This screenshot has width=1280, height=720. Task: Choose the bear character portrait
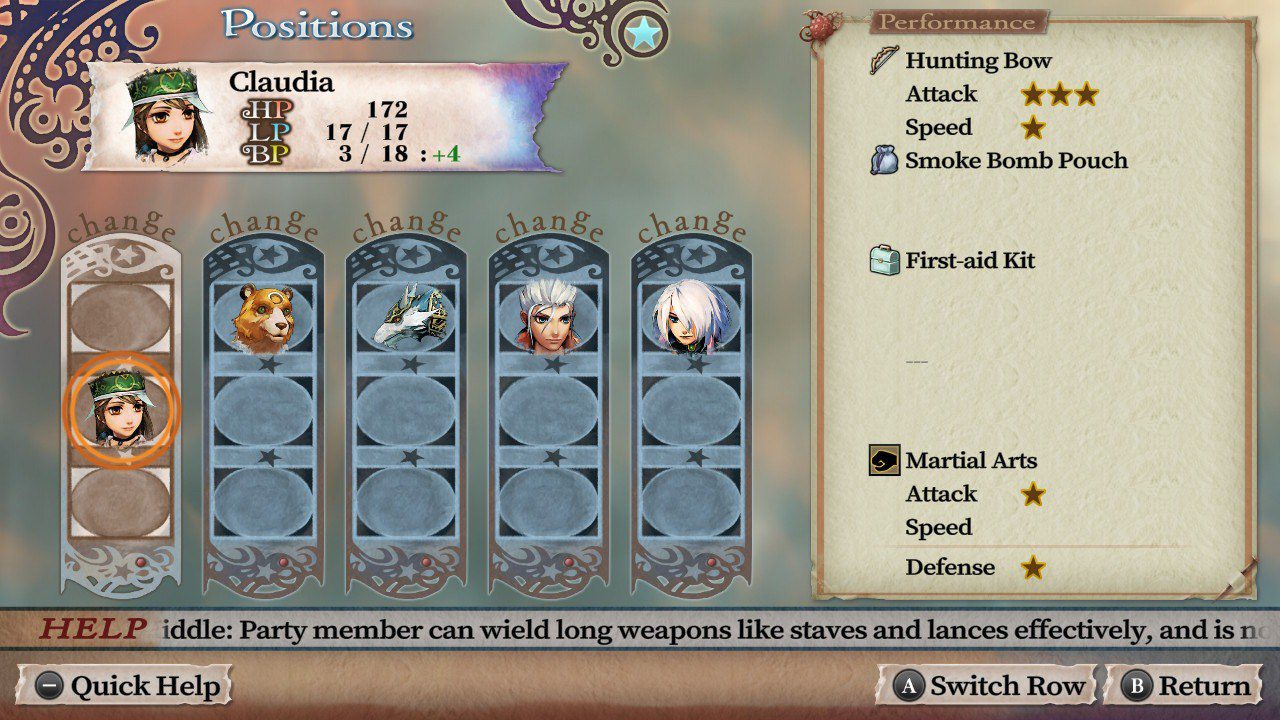tap(263, 316)
